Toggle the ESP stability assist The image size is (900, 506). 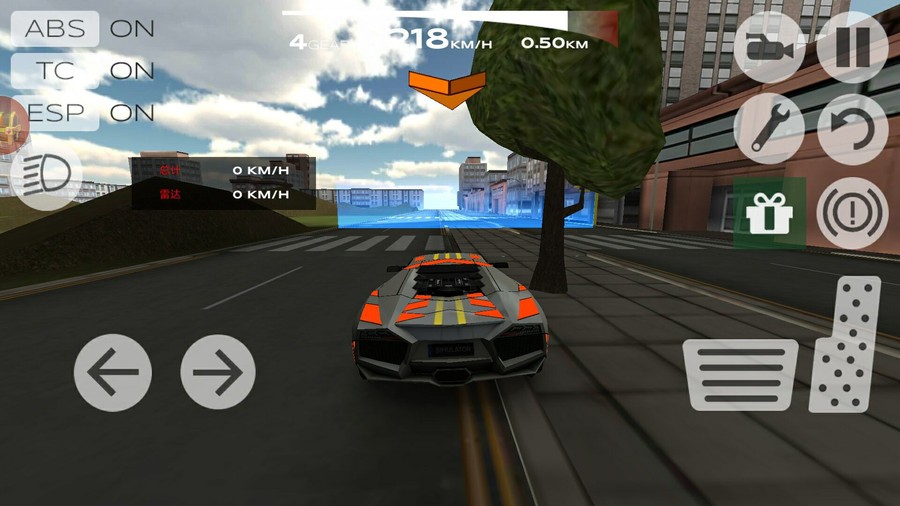[x=58, y=113]
